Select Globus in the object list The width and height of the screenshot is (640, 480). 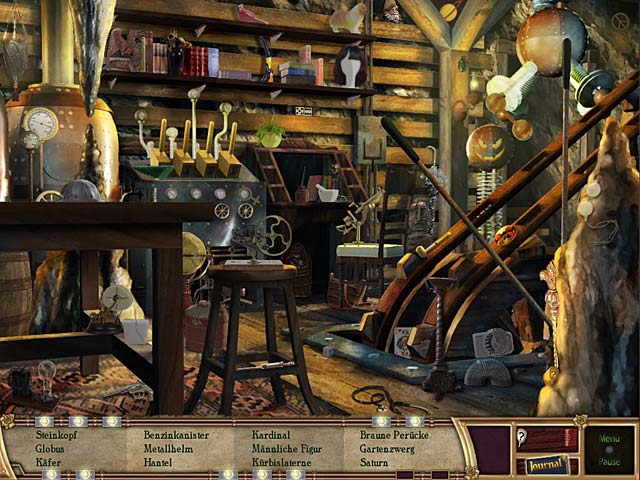pos(50,449)
